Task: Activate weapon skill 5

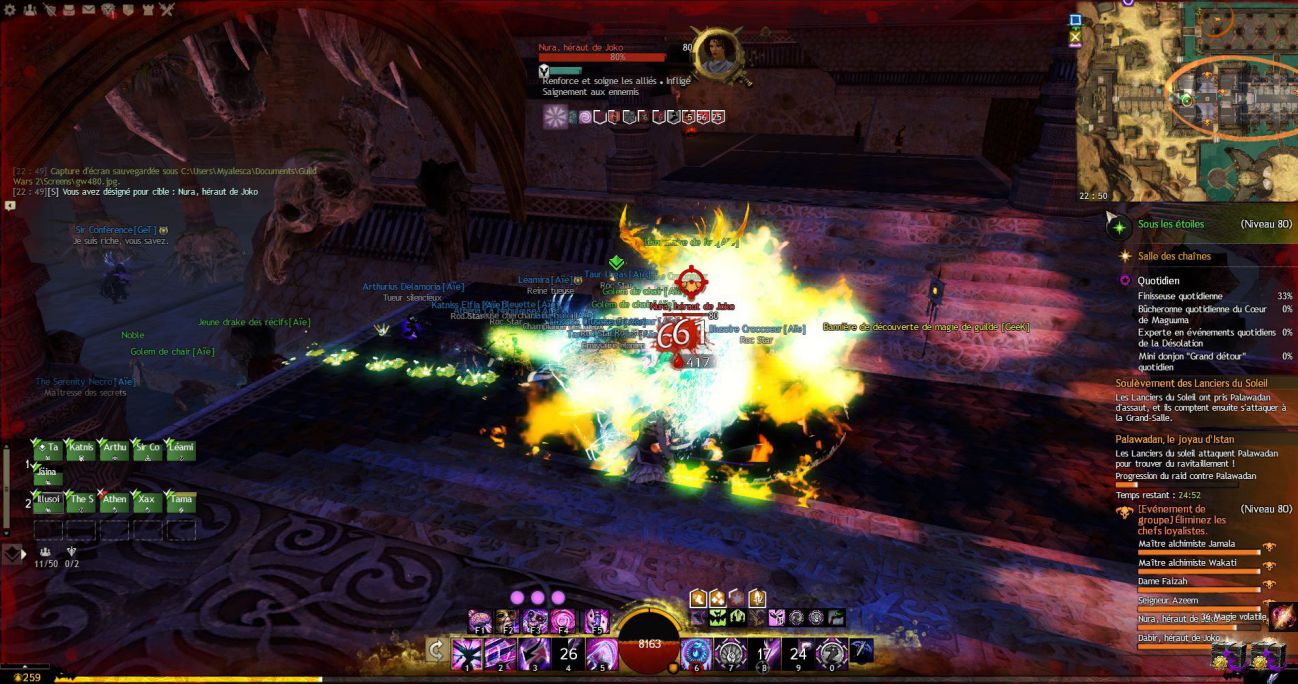Action: pyautogui.click(x=601, y=655)
